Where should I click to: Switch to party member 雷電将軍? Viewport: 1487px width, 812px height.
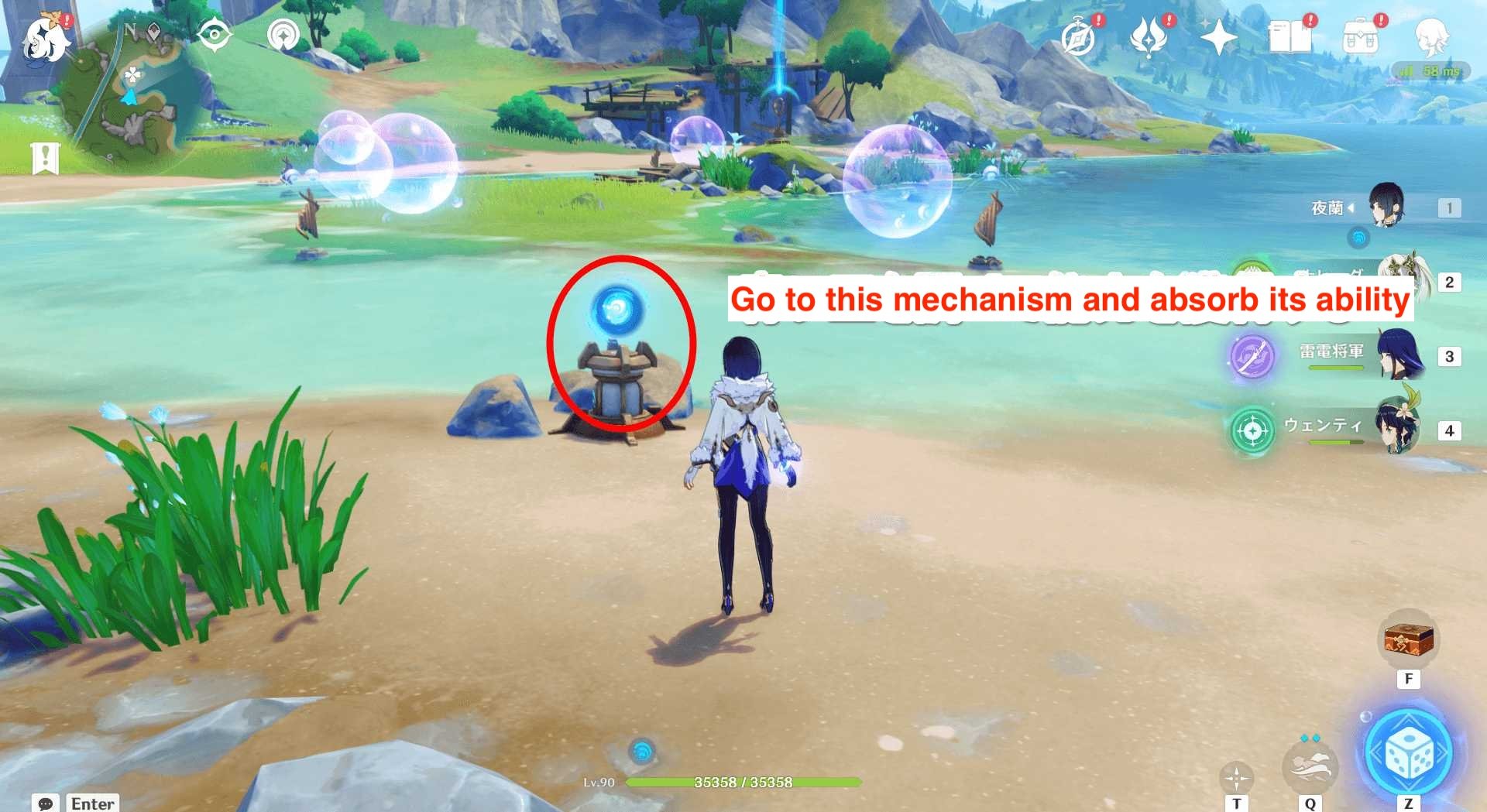click(1399, 355)
